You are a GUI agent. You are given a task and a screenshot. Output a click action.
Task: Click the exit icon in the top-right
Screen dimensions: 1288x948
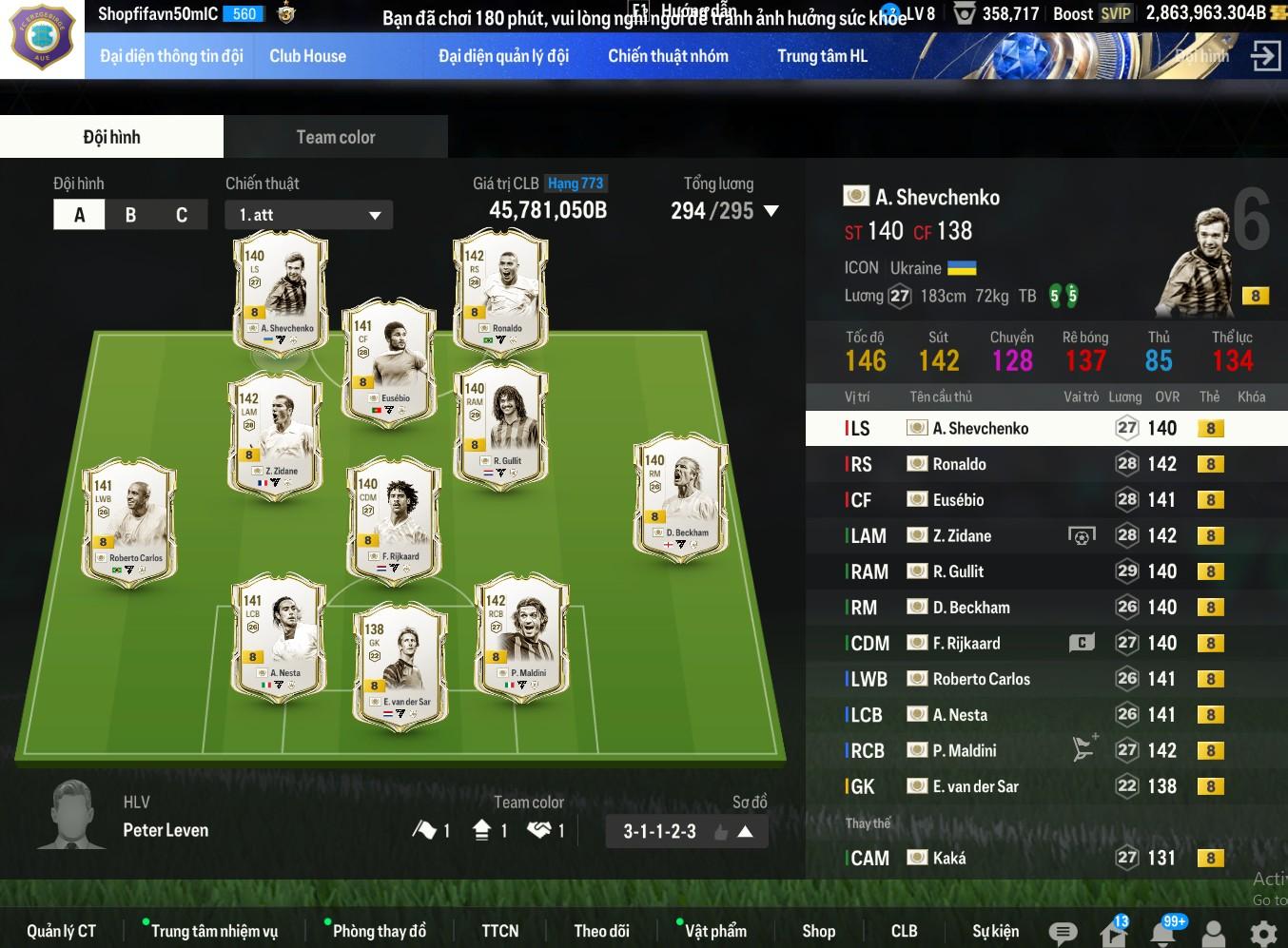click(1265, 56)
